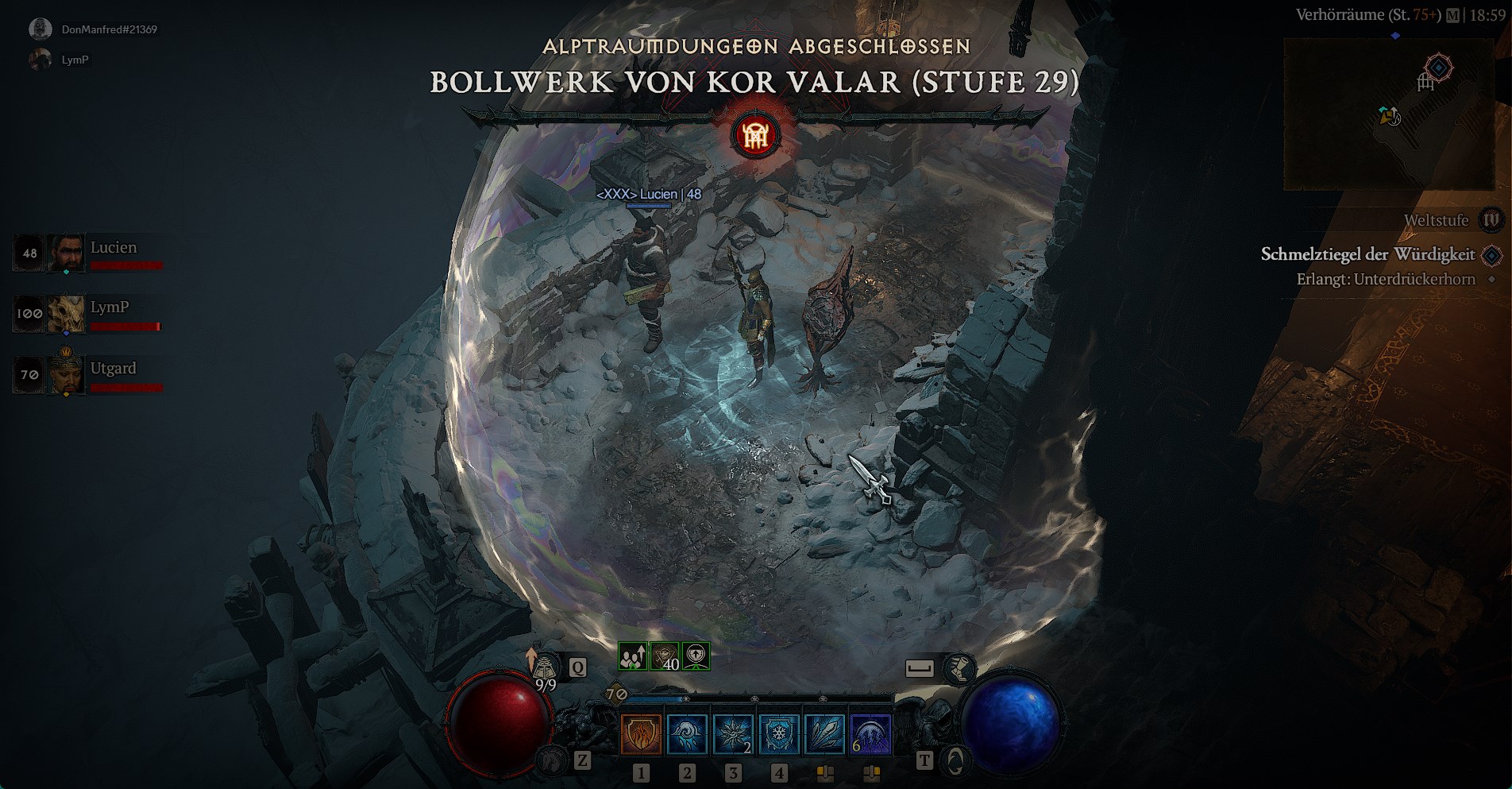Activate the snowflake shield skill

(779, 733)
